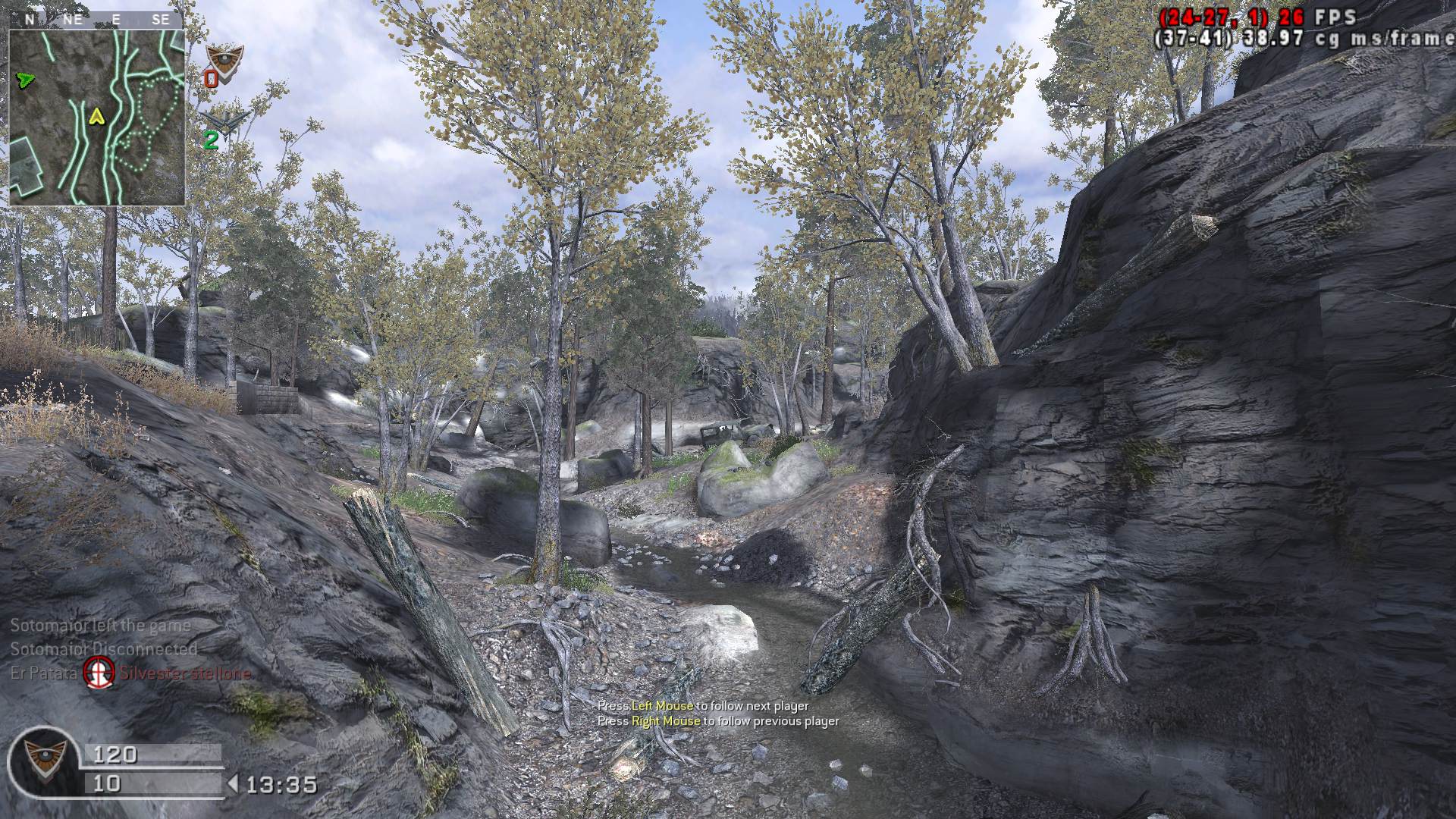
Task: Select the yellow player arrow on the minimap
Action: pyautogui.click(x=96, y=116)
